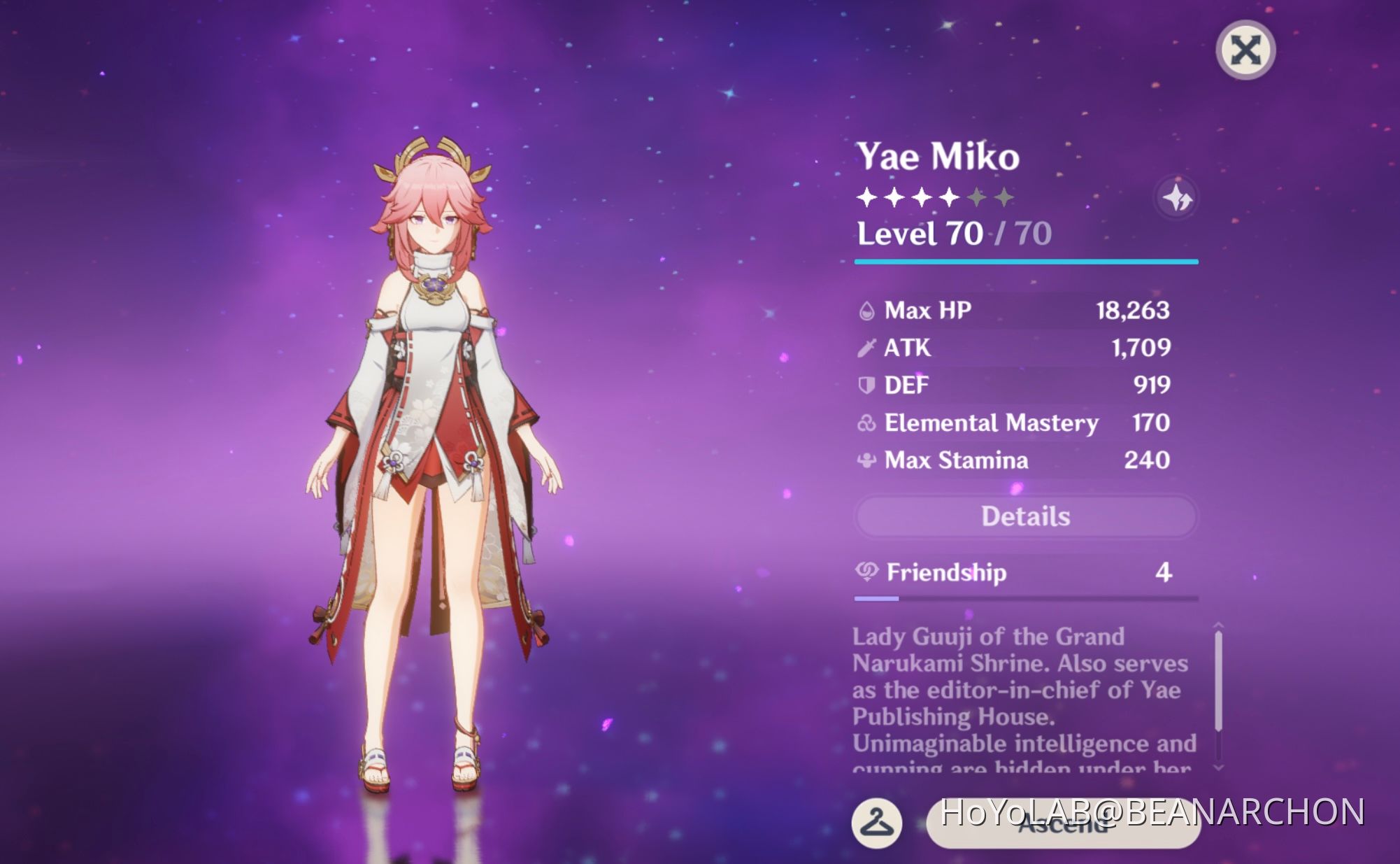The height and width of the screenshot is (864, 1400).
Task: Select the Yae Miko character model
Action: [x=434, y=420]
